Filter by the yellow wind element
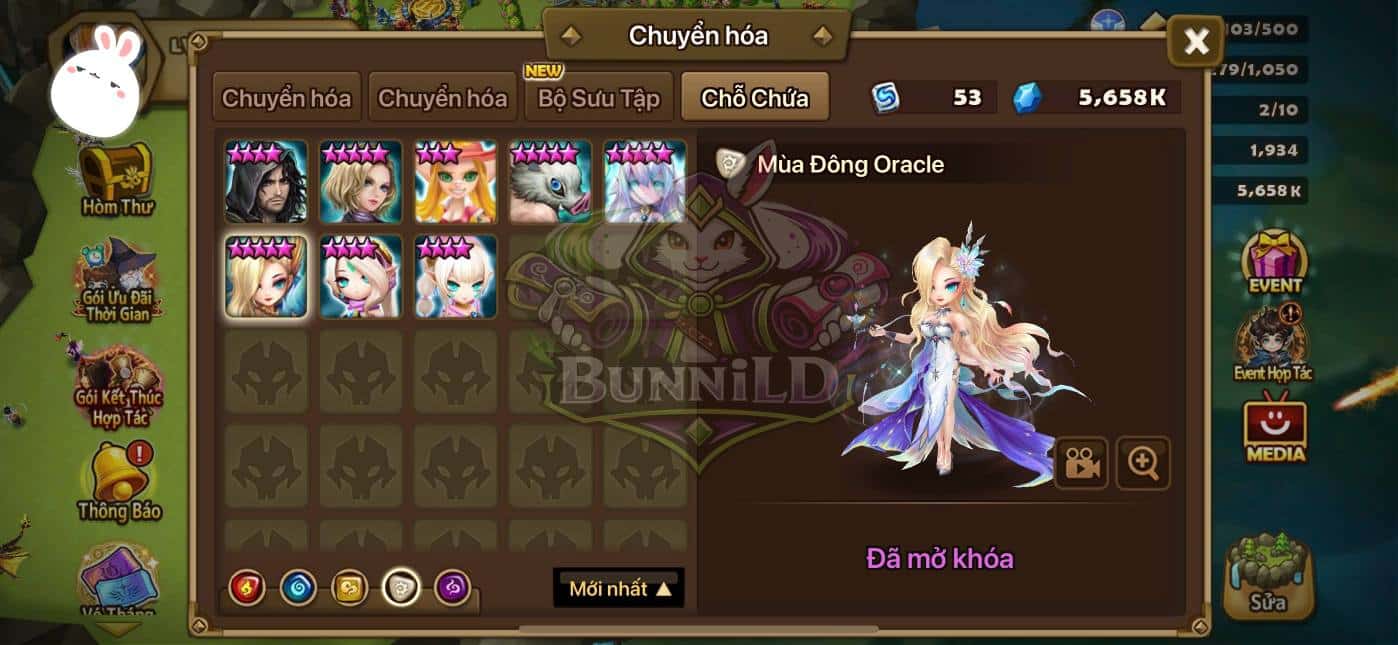Viewport: 1398px width, 645px height. point(350,588)
